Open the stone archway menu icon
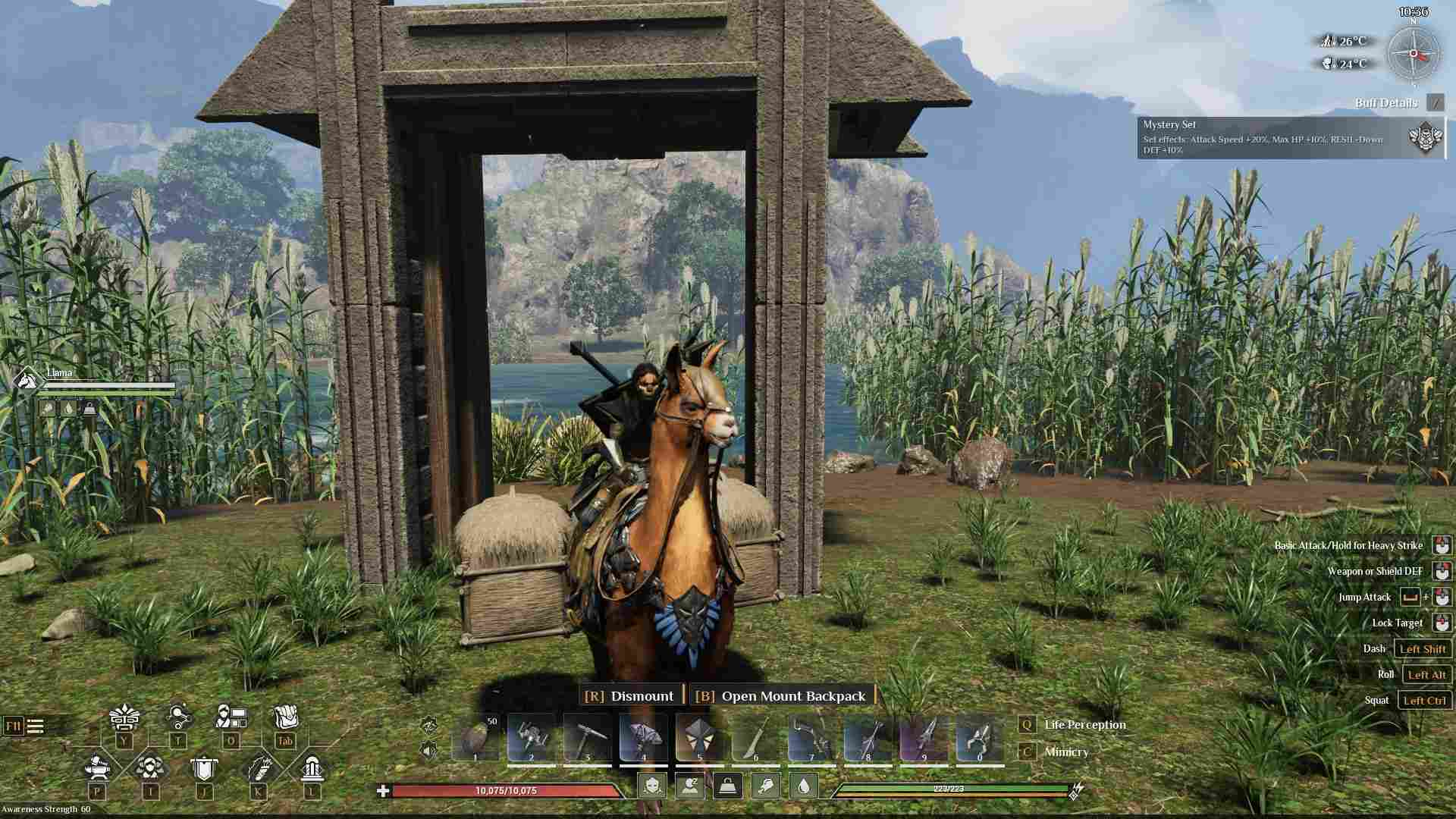The image size is (1456, 819). pyautogui.click(x=312, y=768)
